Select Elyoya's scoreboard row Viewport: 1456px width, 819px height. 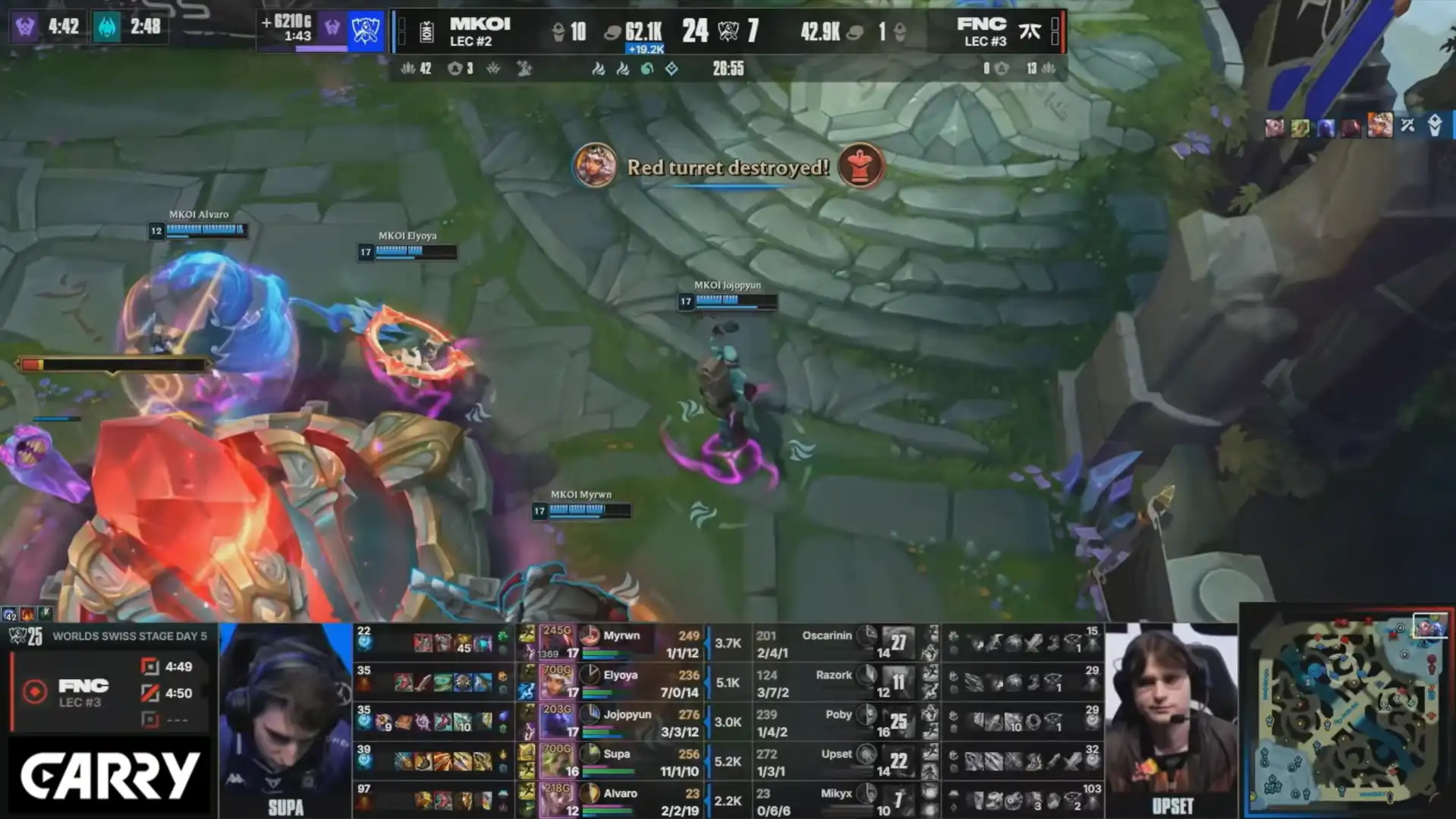621,682
